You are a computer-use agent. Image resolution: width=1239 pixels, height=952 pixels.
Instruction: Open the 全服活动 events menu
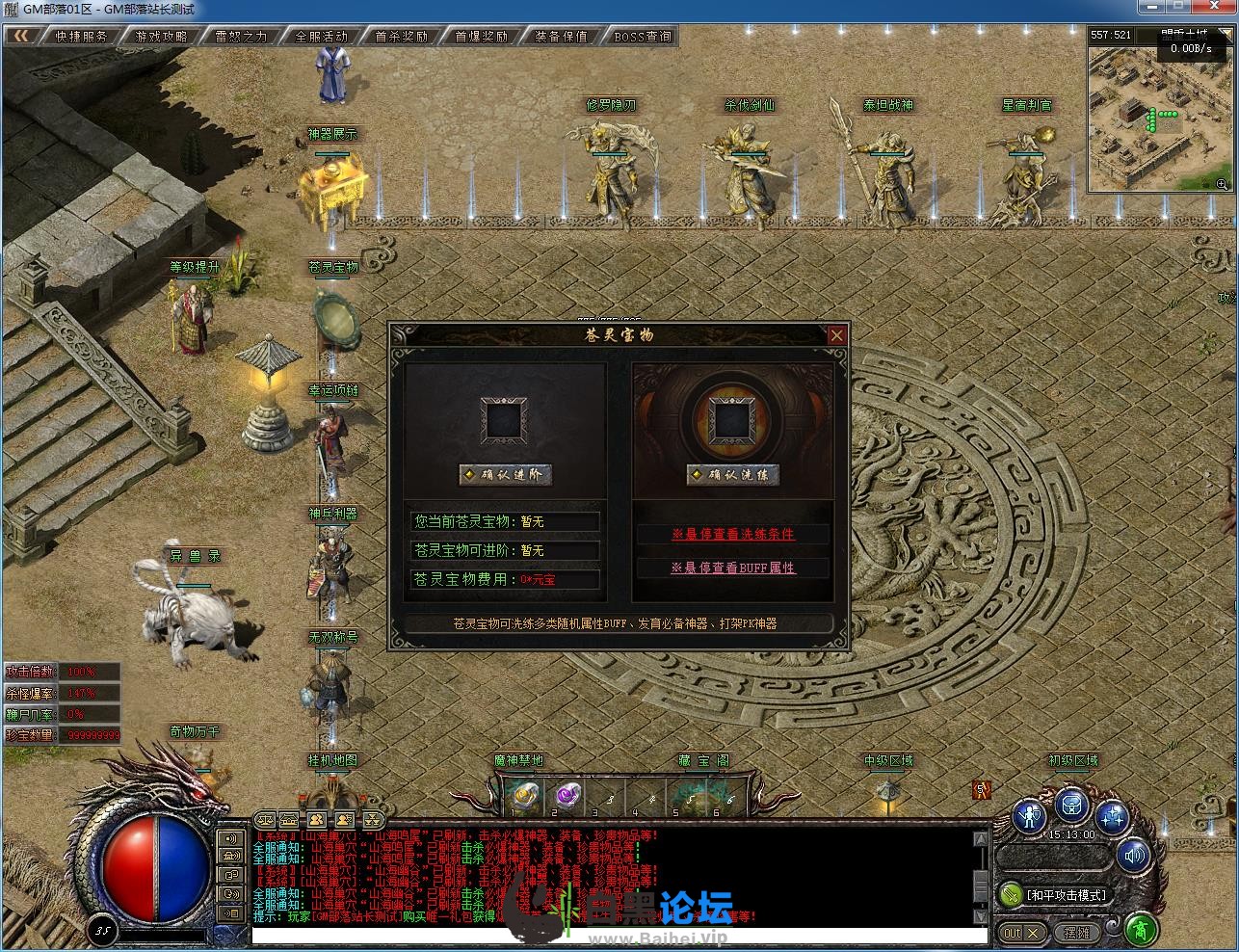322,37
